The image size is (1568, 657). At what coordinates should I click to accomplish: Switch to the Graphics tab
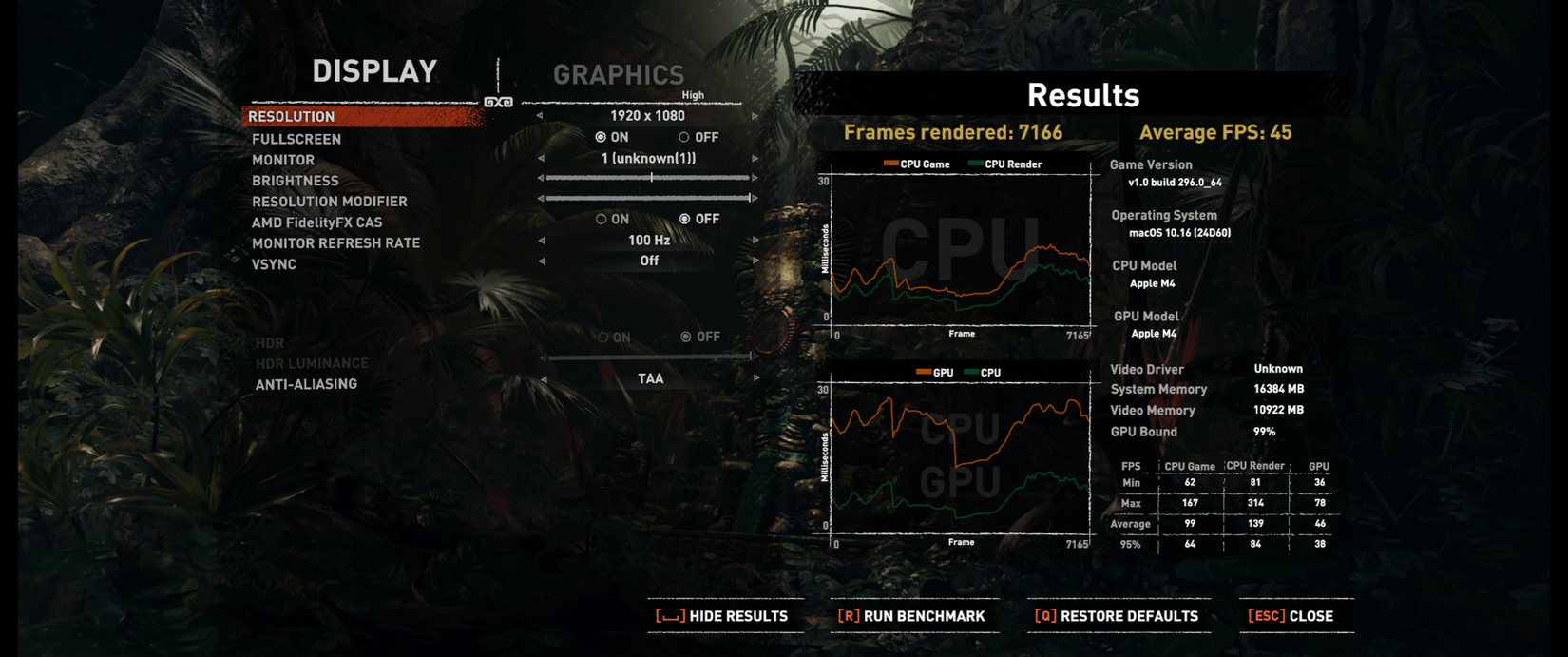click(x=618, y=75)
